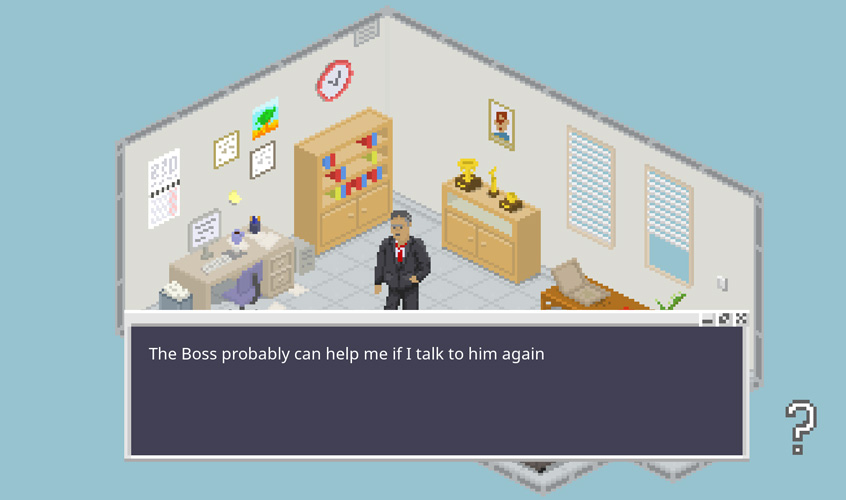Close the dialogue box with the X

click(741, 319)
